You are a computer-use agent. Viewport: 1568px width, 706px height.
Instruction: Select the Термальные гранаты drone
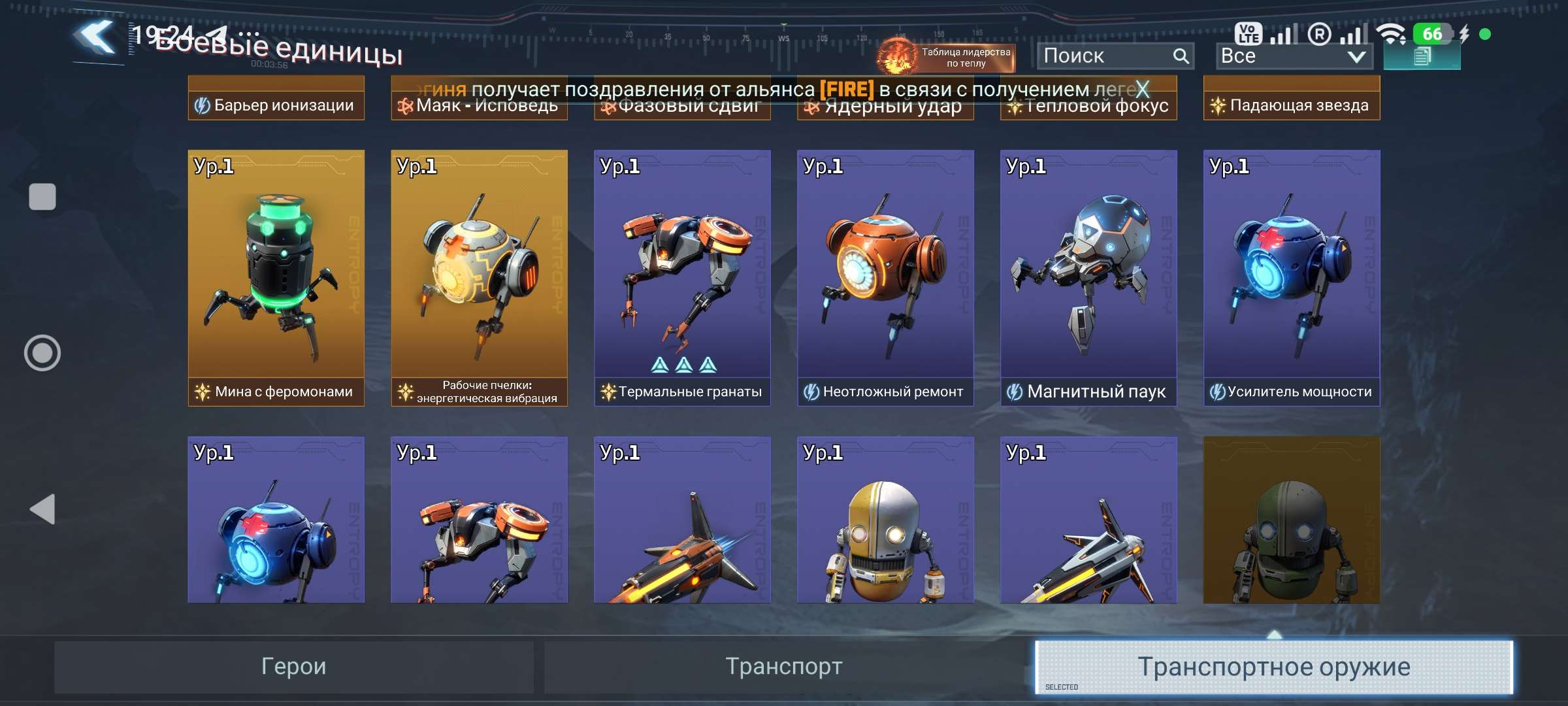681,275
